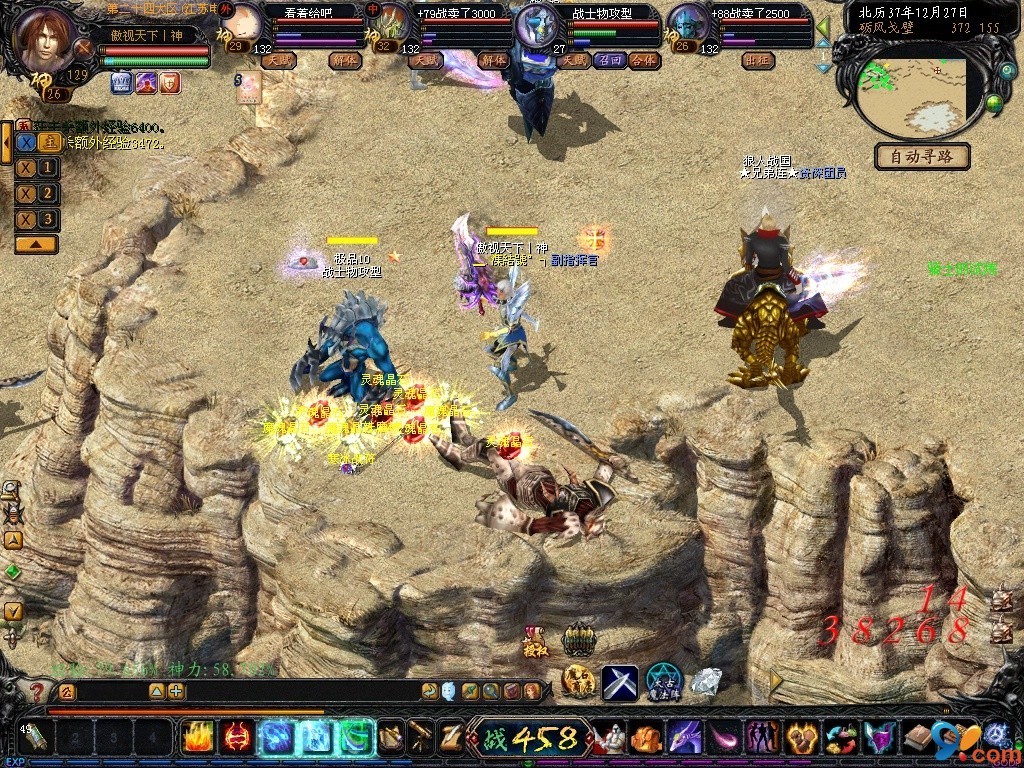This screenshot has height=768, width=1024.
Task: Click the 召回 recall button for the pet
Action: point(608,60)
